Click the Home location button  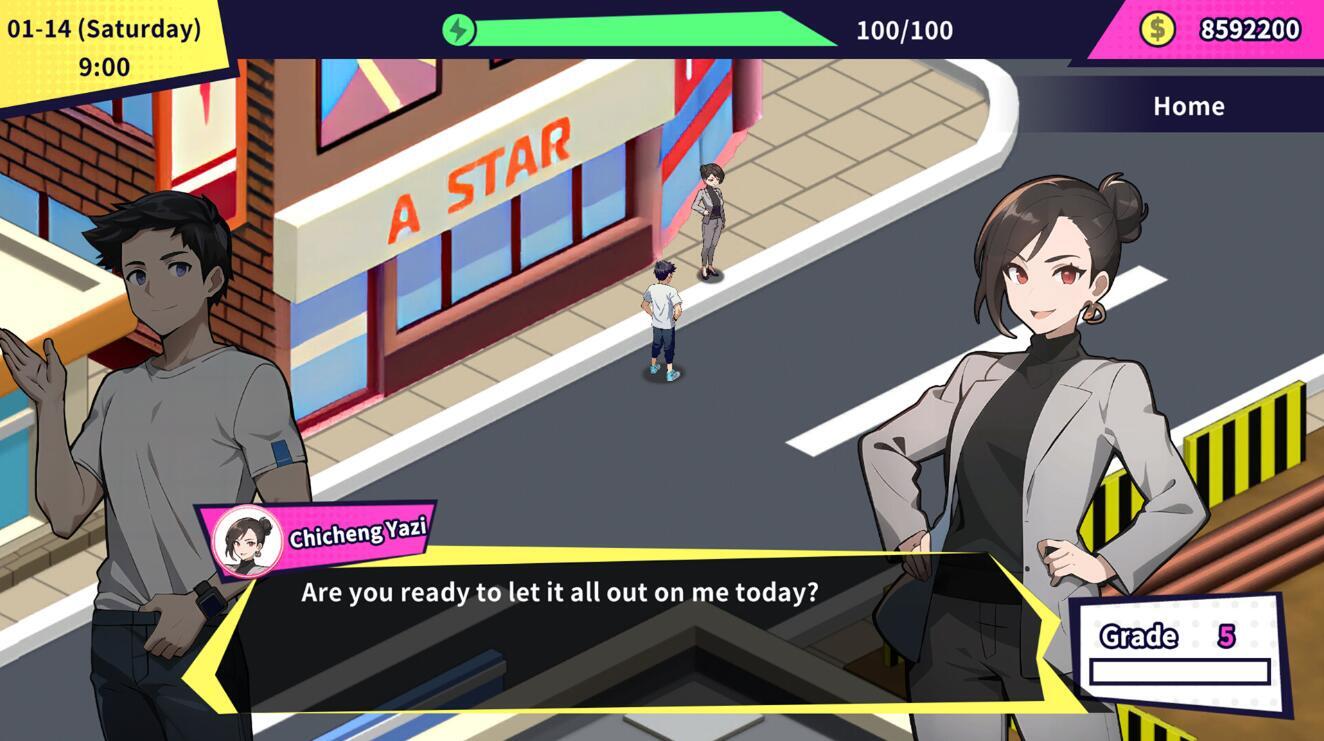point(1188,106)
